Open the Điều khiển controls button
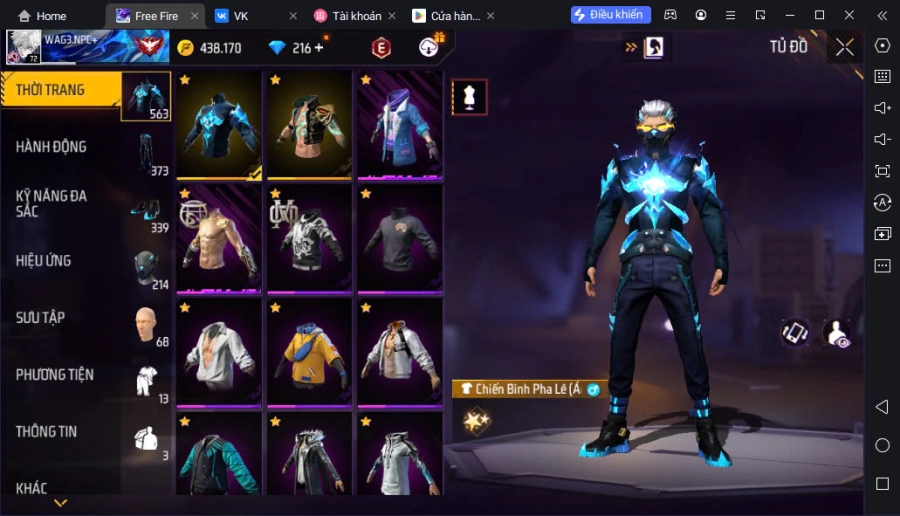 click(x=611, y=15)
